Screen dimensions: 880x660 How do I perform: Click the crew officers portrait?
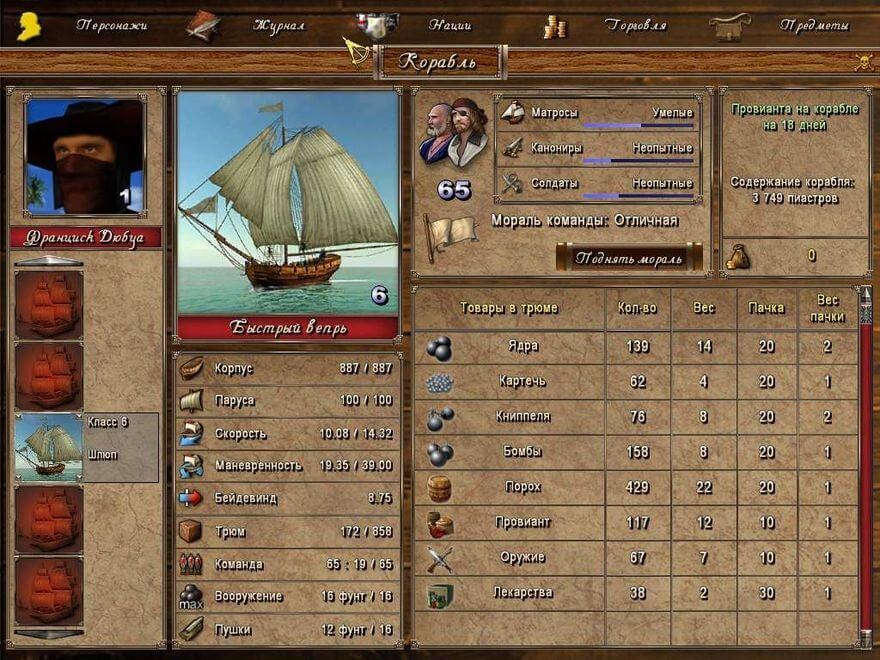click(454, 133)
